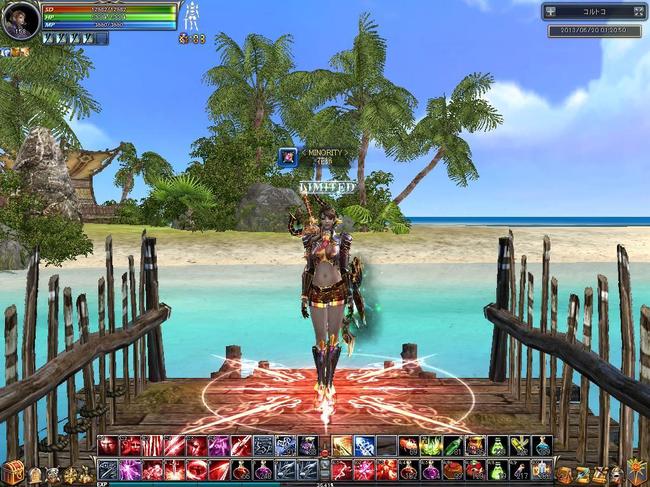Image resolution: width=650 pixels, height=487 pixels.
Task: Activate the golden sword skill in the hotbar
Action: [342, 446]
